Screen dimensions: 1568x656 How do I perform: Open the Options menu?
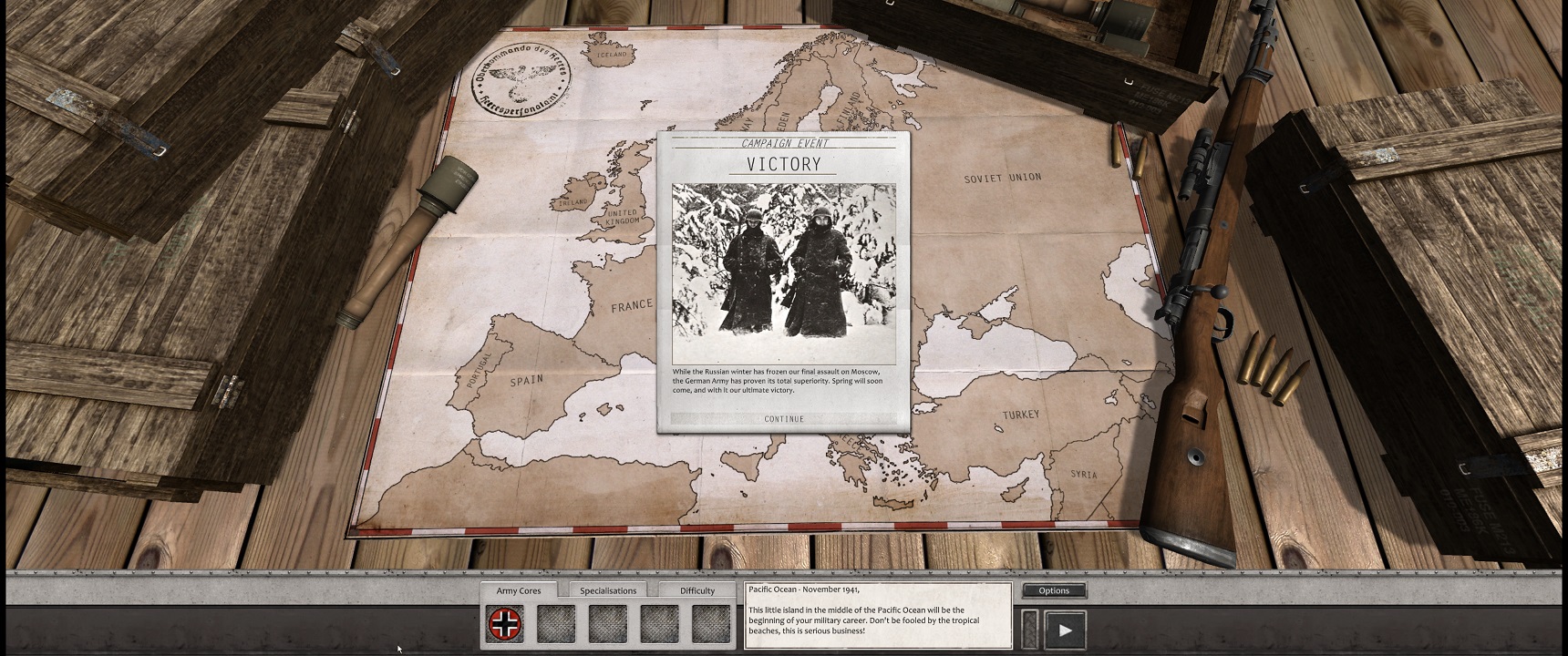[1054, 590]
